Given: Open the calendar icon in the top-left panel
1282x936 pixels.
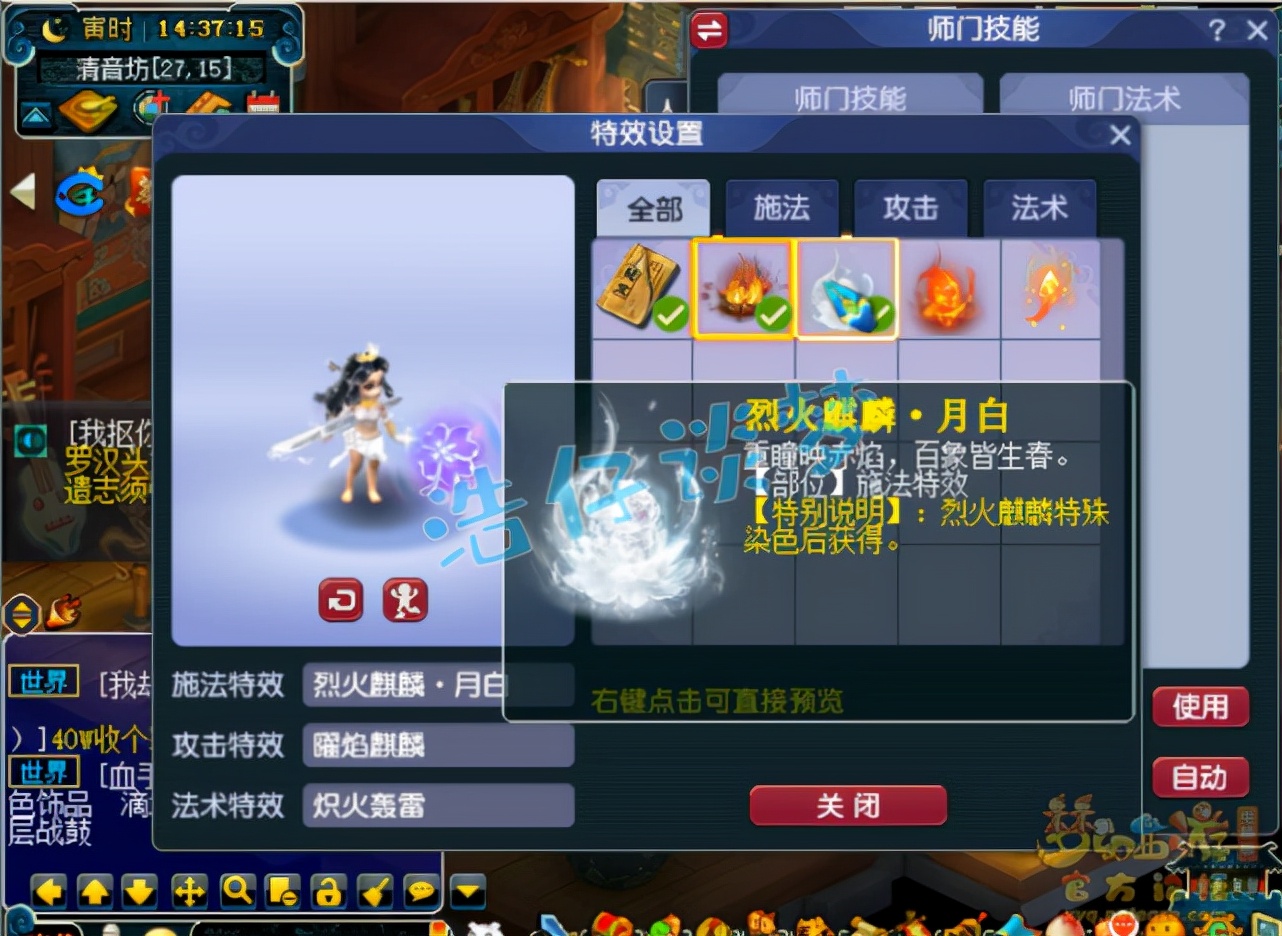Looking at the screenshot, I should pyautogui.click(x=262, y=106).
